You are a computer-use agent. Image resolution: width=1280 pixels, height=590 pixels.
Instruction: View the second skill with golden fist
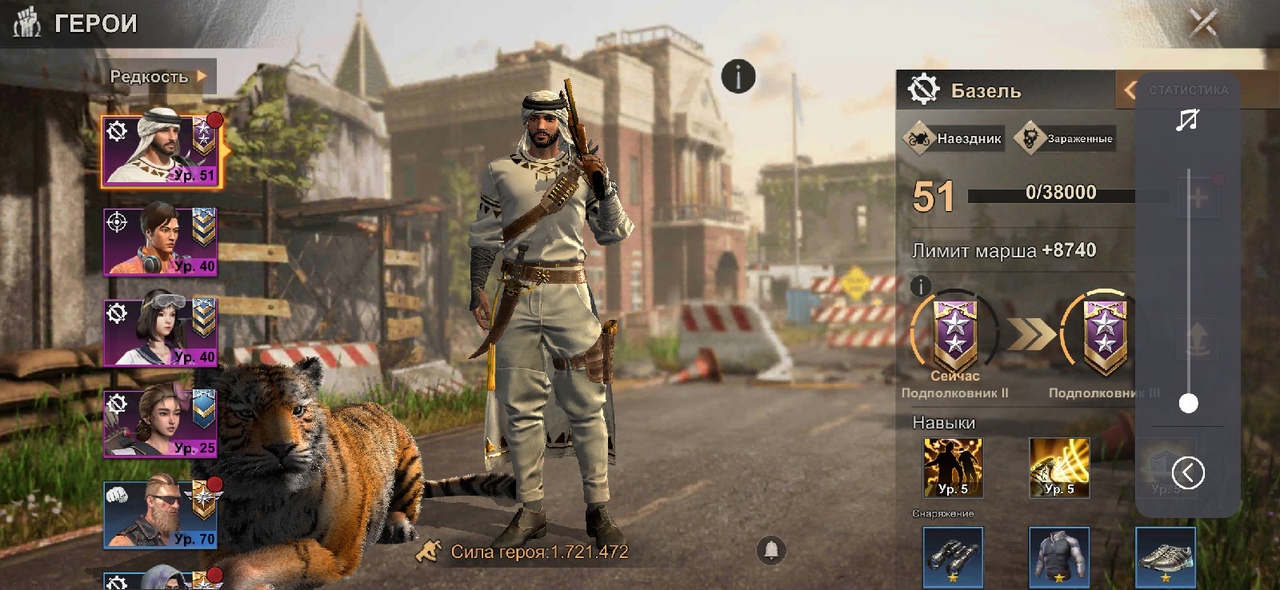pyautogui.click(x=1059, y=468)
